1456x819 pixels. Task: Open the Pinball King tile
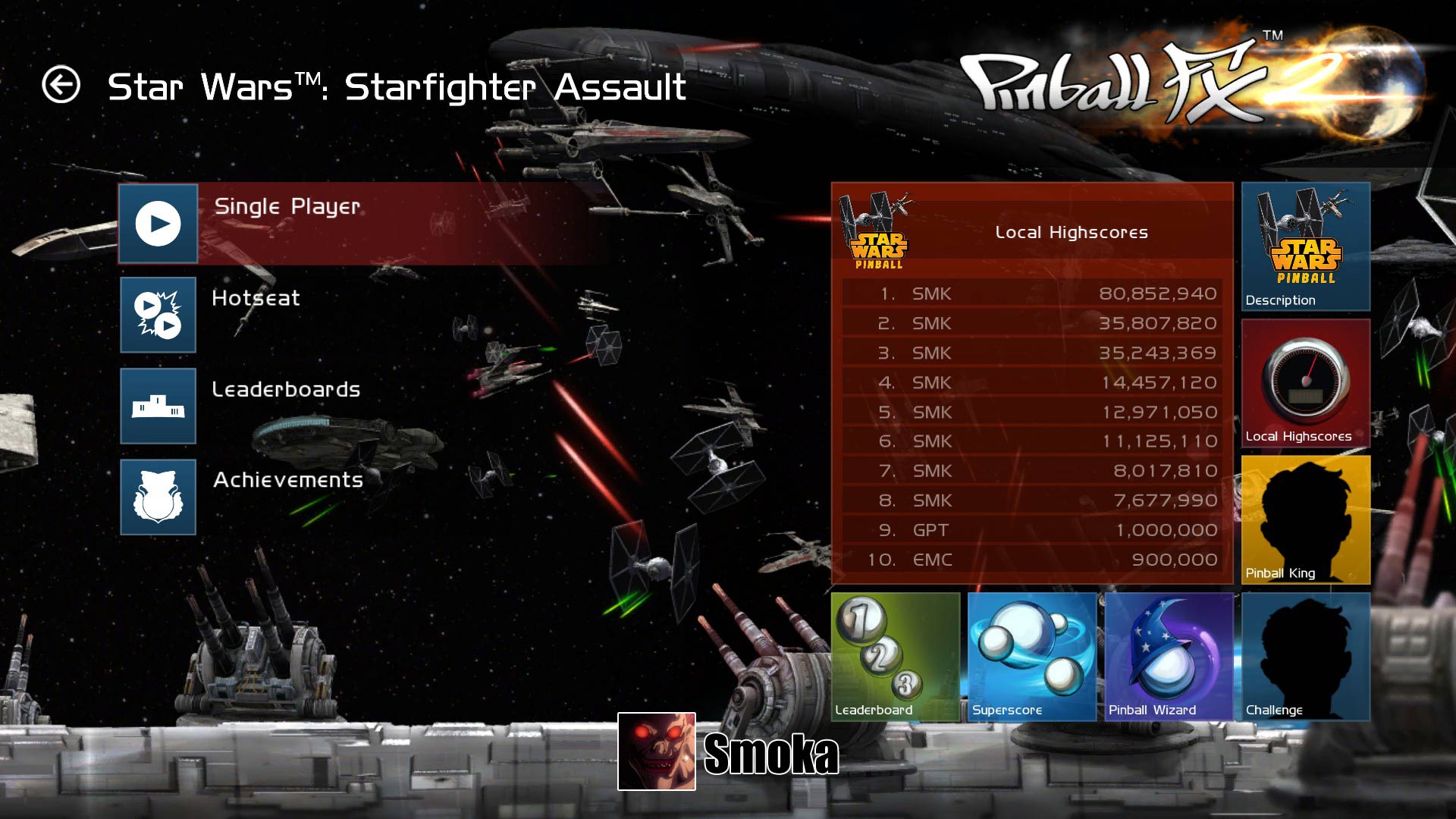1305,519
